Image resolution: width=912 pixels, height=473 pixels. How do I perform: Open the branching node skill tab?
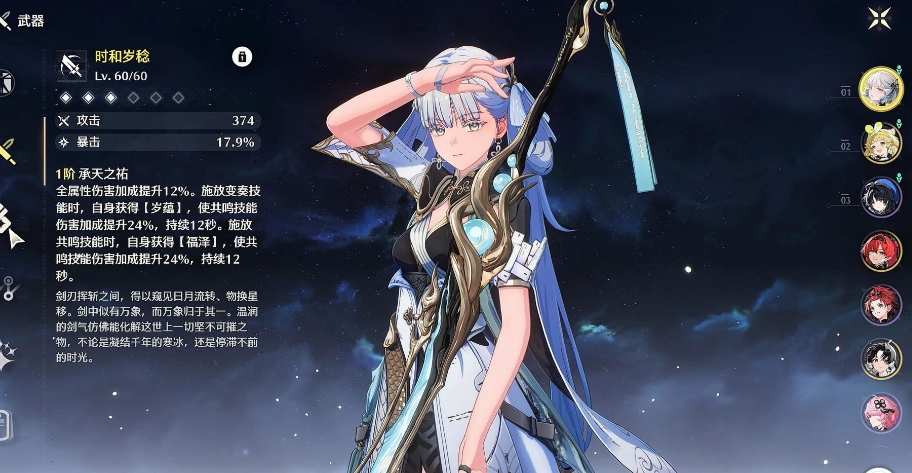coord(8,289)
